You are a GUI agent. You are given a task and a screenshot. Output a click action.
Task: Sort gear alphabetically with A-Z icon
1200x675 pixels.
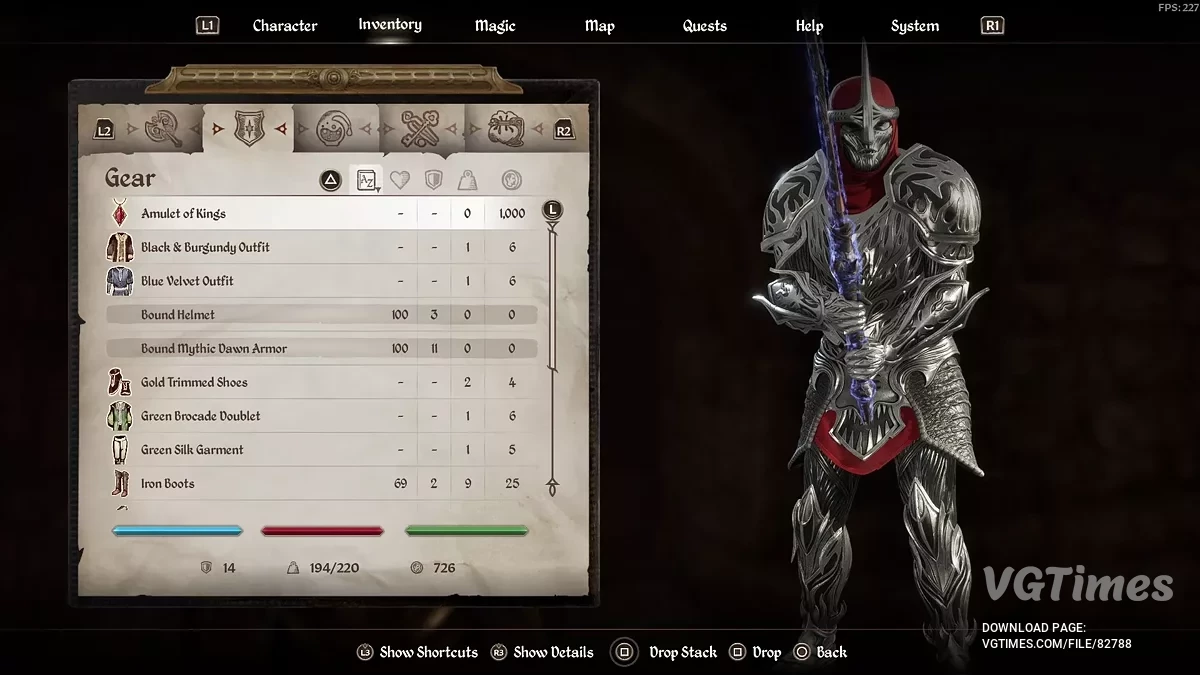point(367,181)
